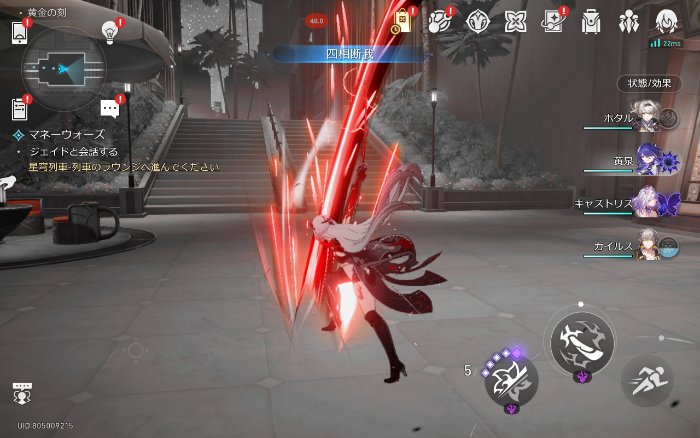
Task: Open the round compass emblem icon
Action: tap(478, 22)
